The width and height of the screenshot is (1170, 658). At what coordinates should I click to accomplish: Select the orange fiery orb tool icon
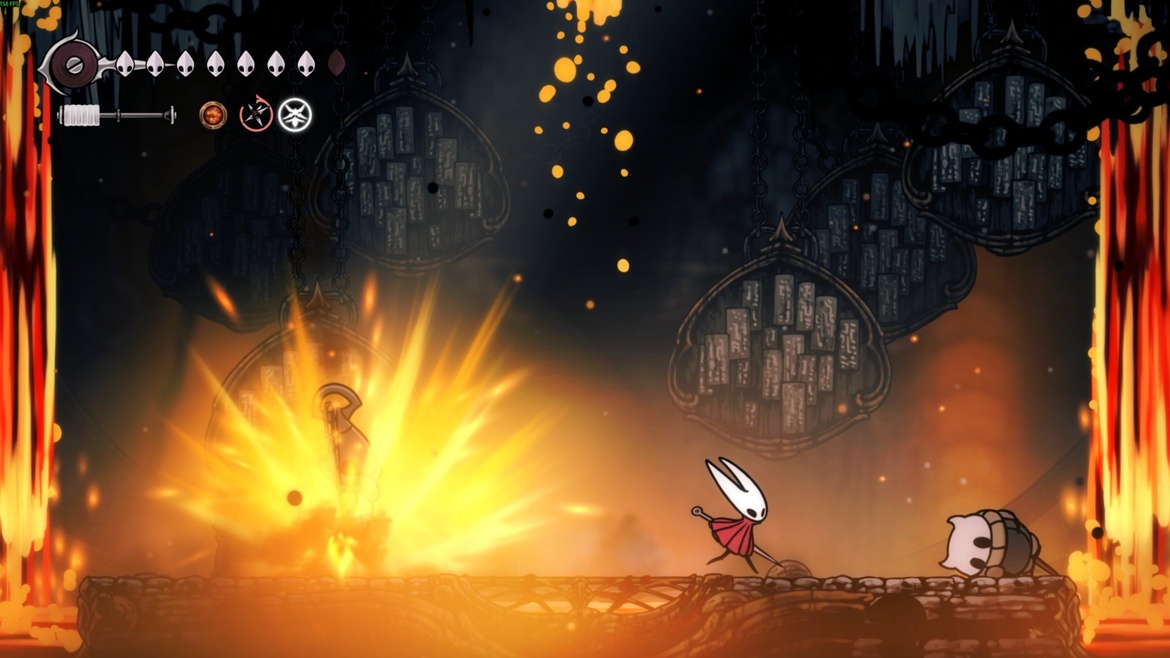coord(212,115)
